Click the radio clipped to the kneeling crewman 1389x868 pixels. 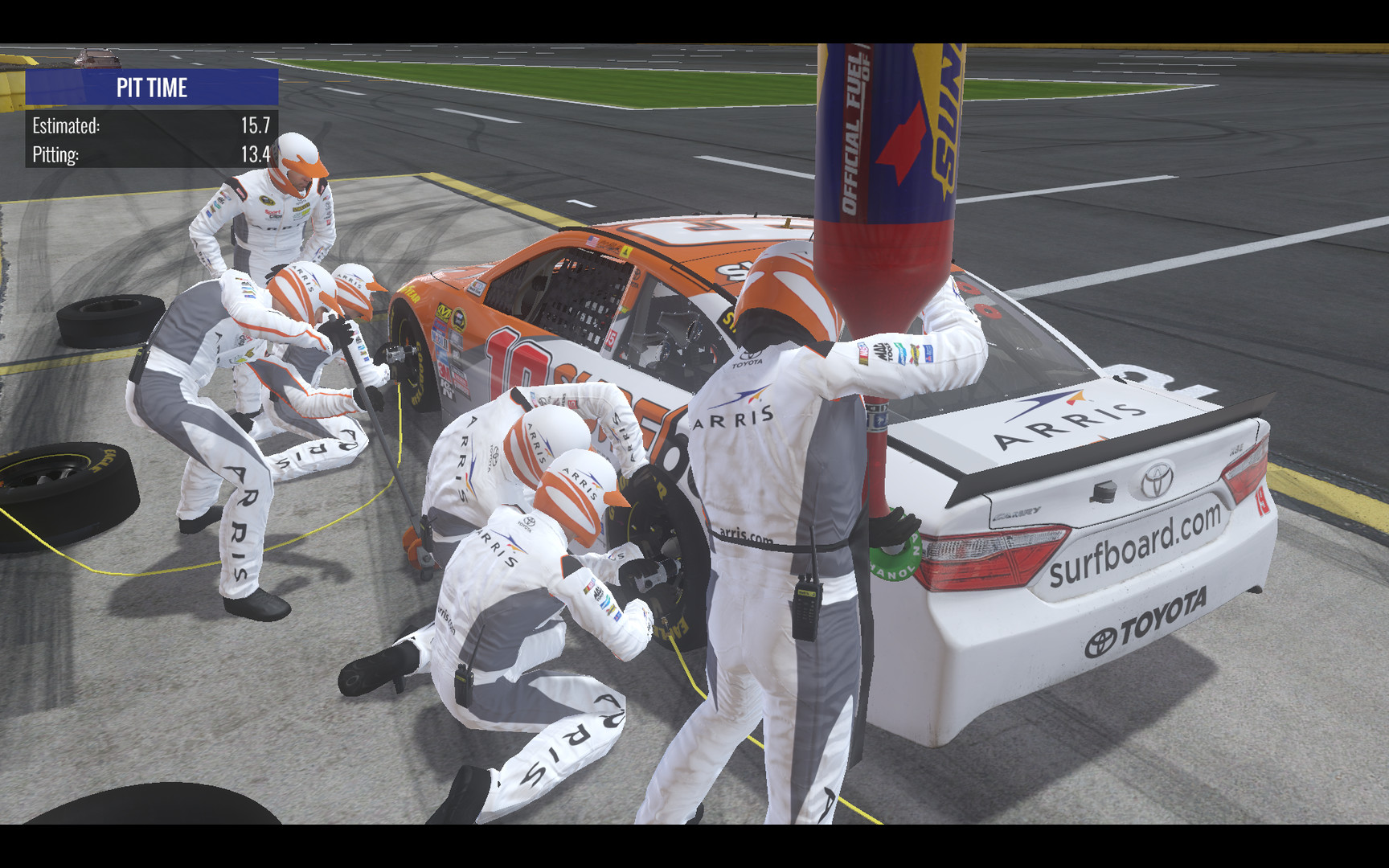(x=462, y=682)
